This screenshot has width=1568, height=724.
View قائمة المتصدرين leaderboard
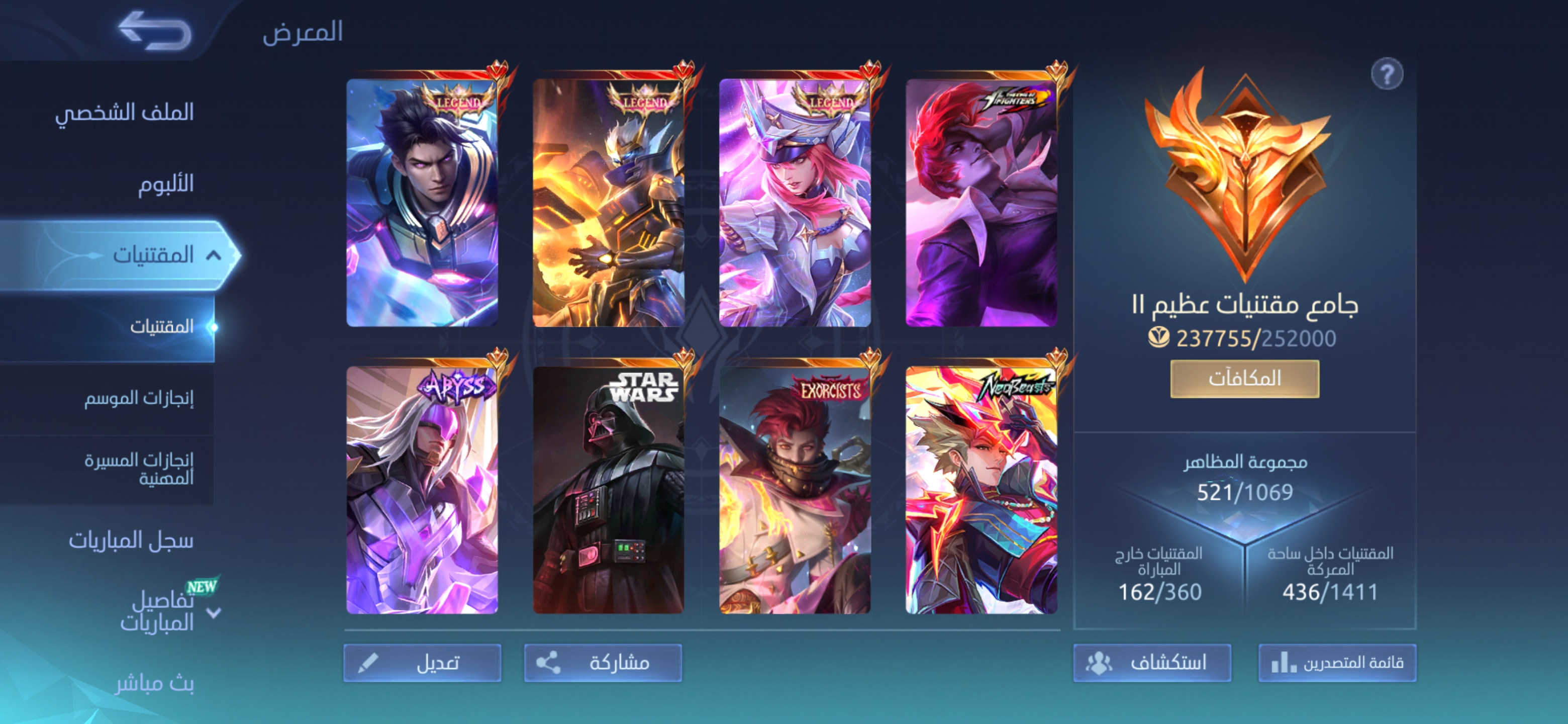coord(1337,663)
